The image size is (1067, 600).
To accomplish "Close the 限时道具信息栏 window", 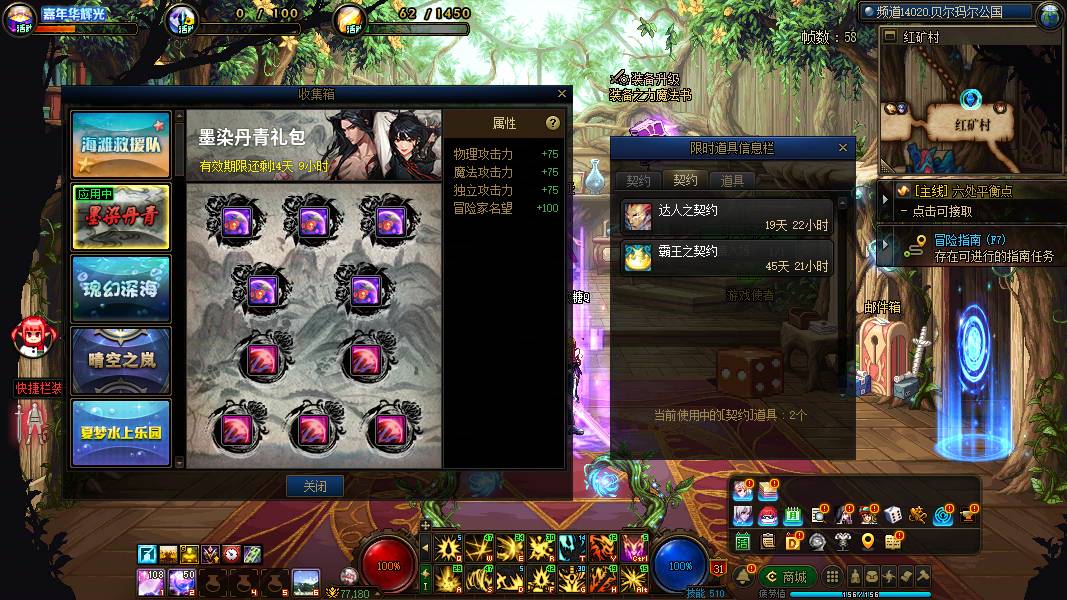I will coord(842,148).
